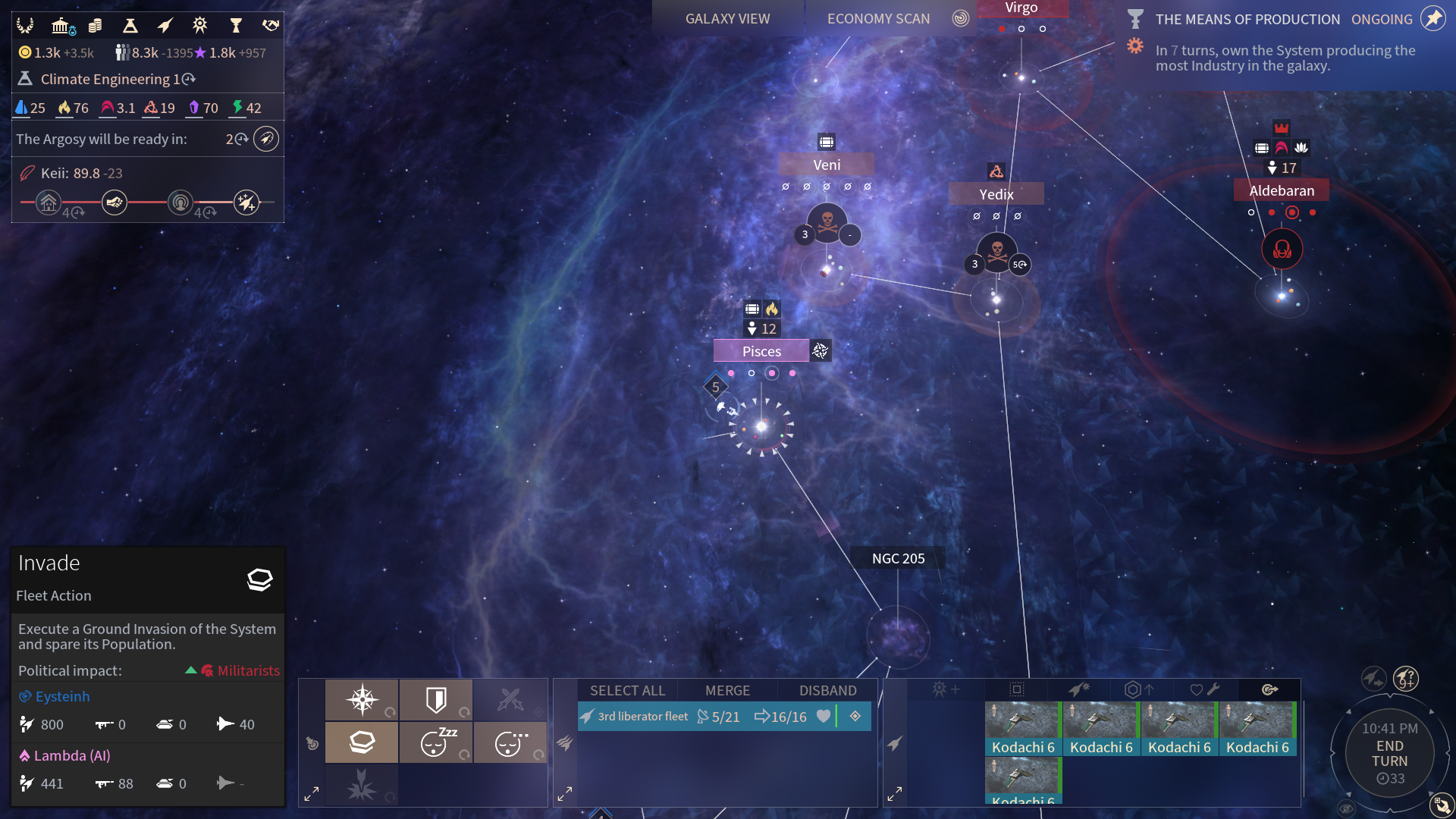This screenshot has width=1456, height=819.
Task: Switch to Economy Scan view
Action: tap(878, 19)
